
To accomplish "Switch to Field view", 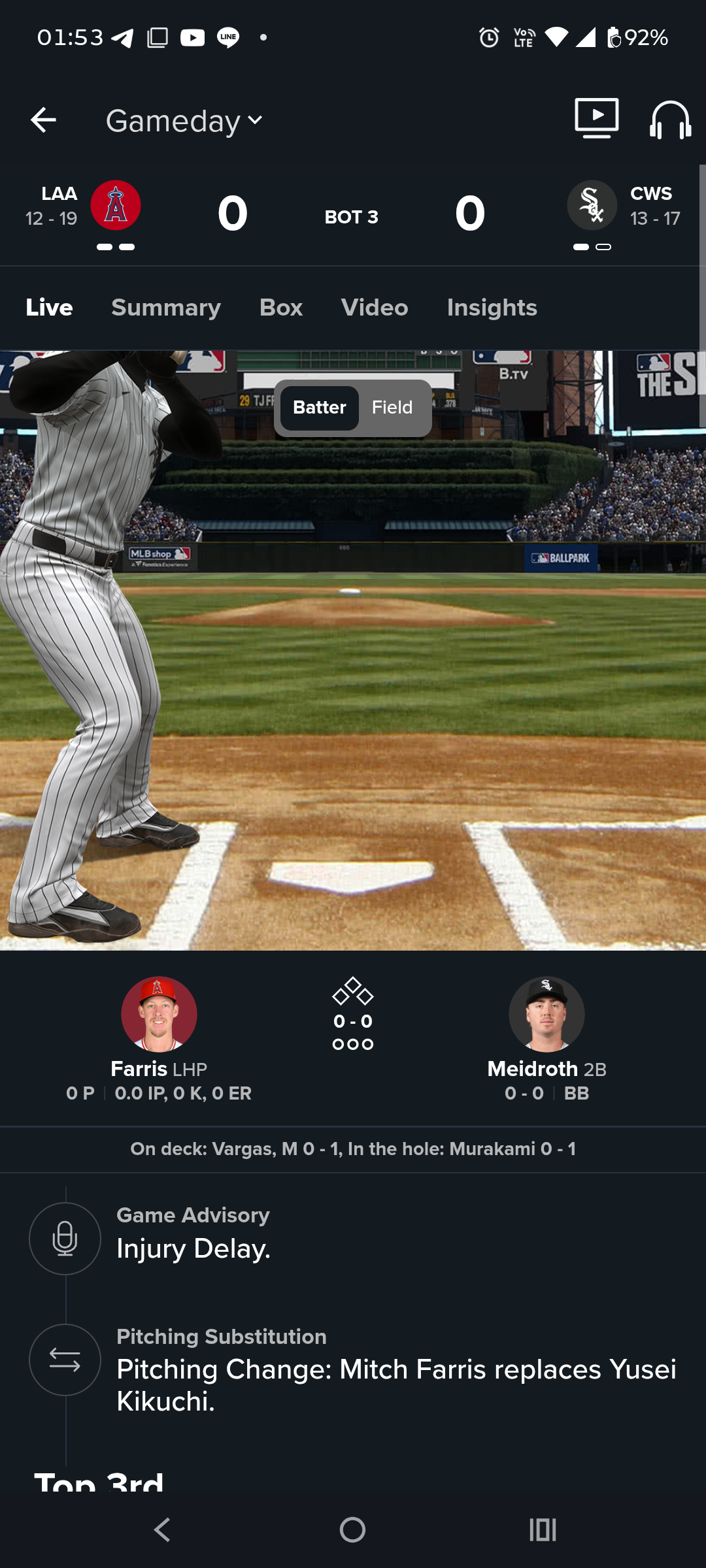I will tap(392, 408).
